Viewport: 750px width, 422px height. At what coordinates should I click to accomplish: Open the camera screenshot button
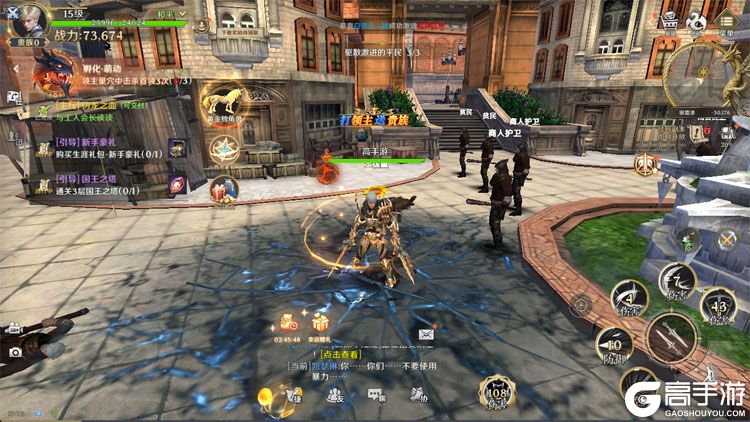15,352
